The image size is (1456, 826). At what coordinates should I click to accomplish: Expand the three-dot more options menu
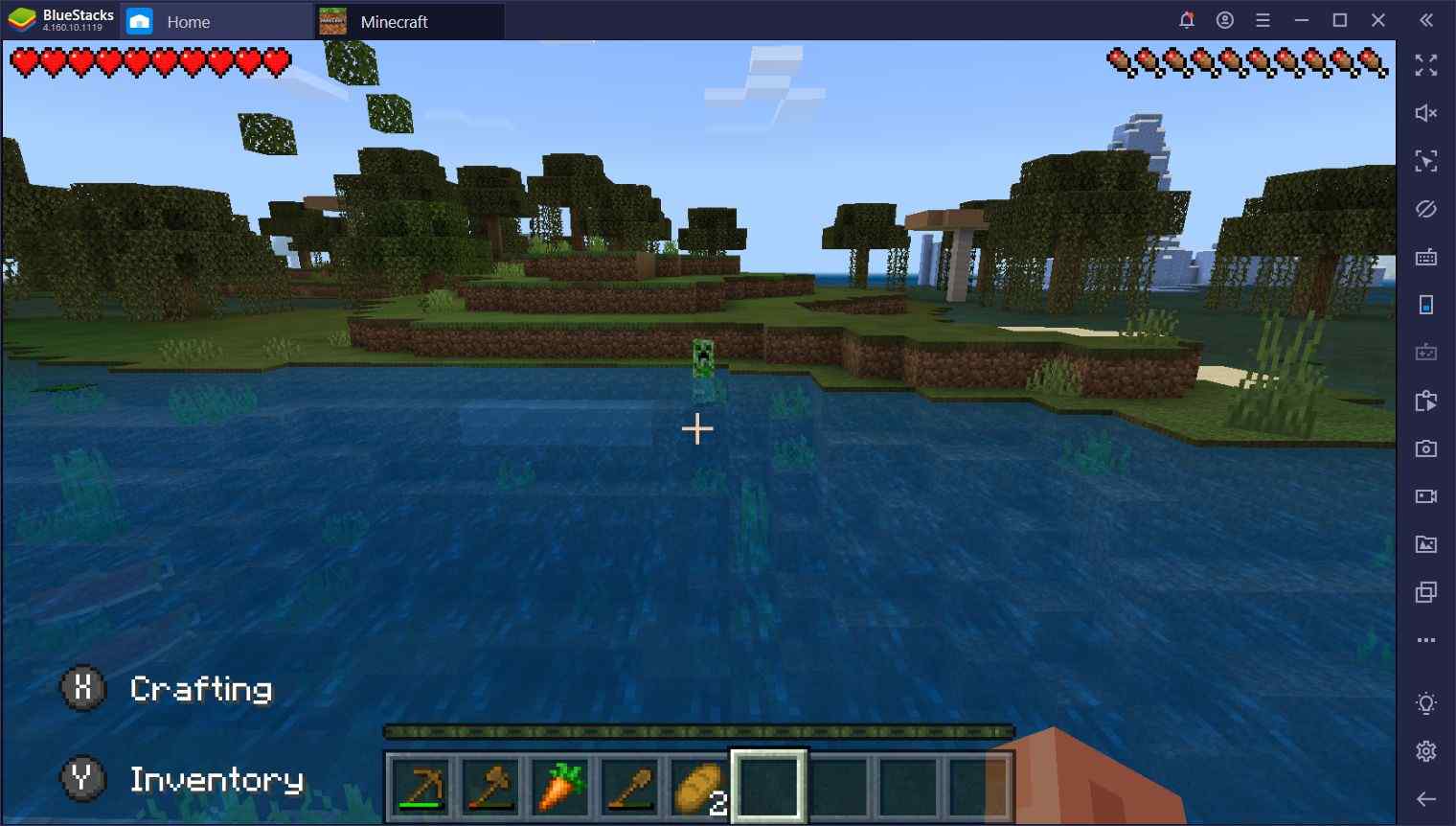click(1426, 639)
